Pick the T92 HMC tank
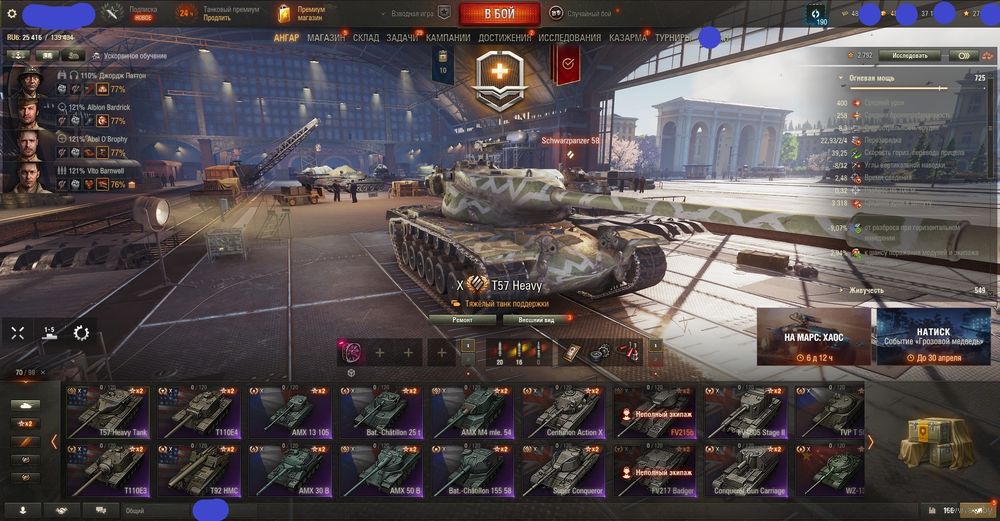1000x521 pixels. (x=197, y=468)
